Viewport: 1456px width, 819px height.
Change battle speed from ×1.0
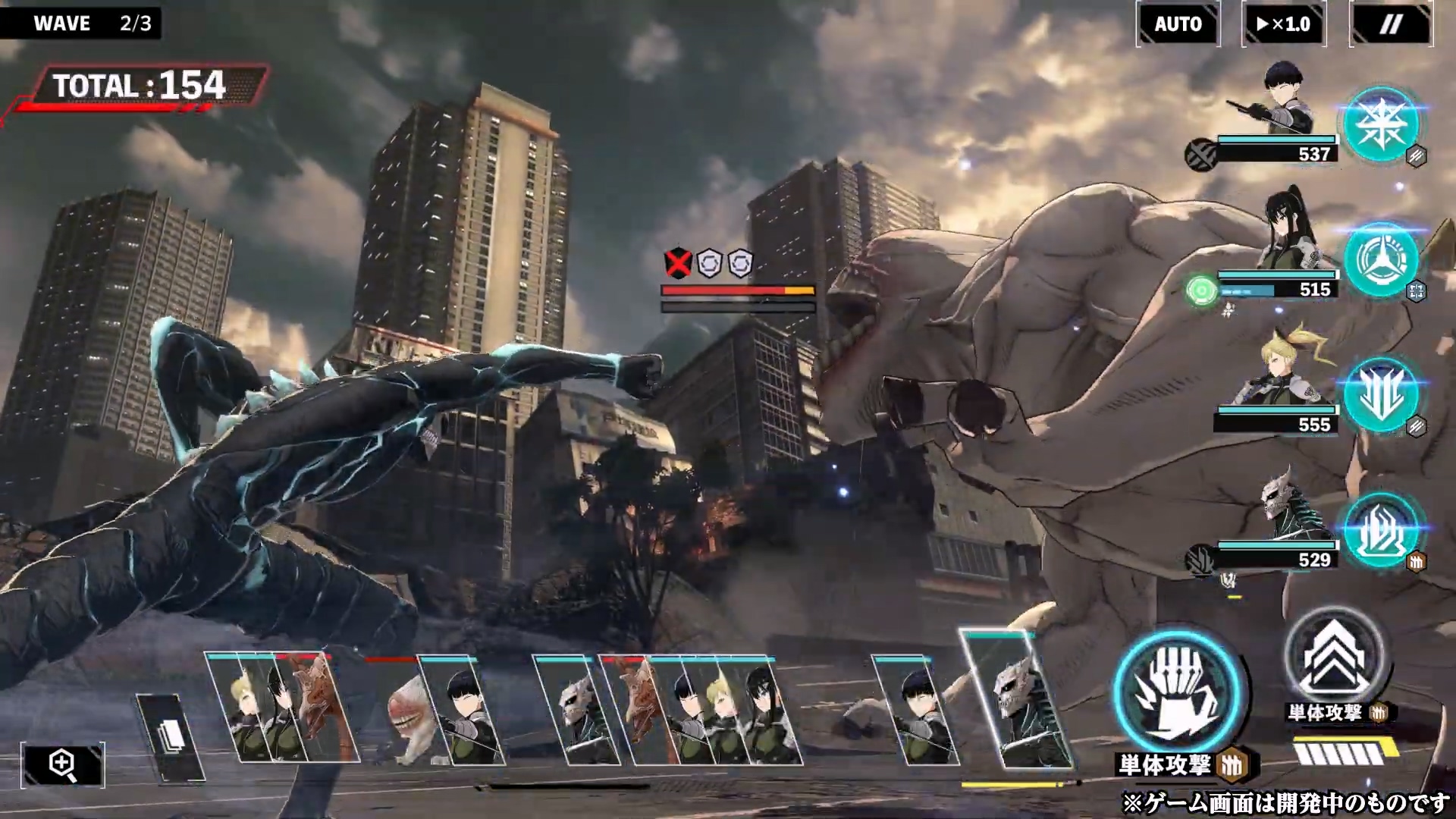click(1283, 24)
